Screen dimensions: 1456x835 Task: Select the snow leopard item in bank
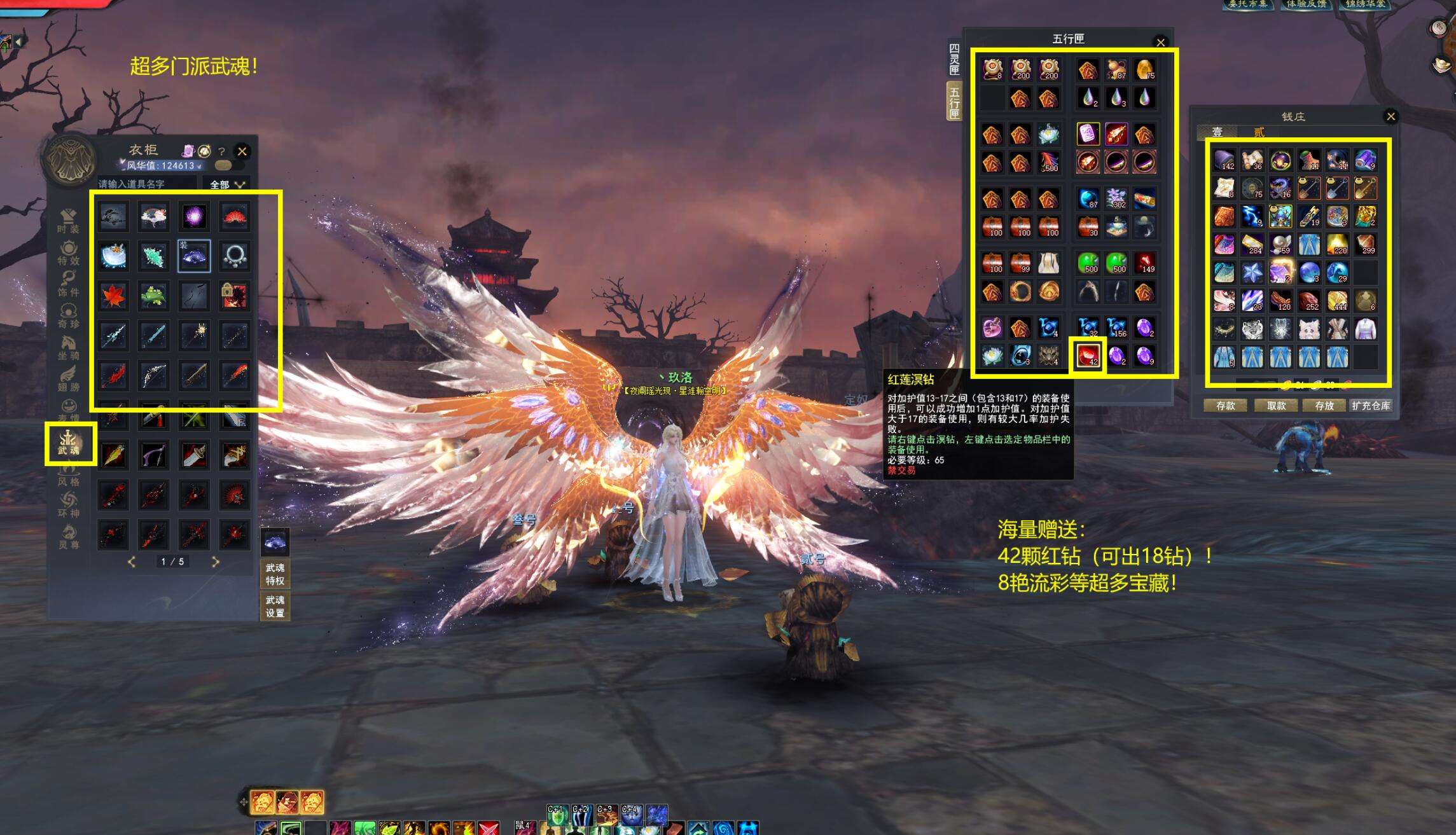pyautogui.click(x=1252, y=329)
